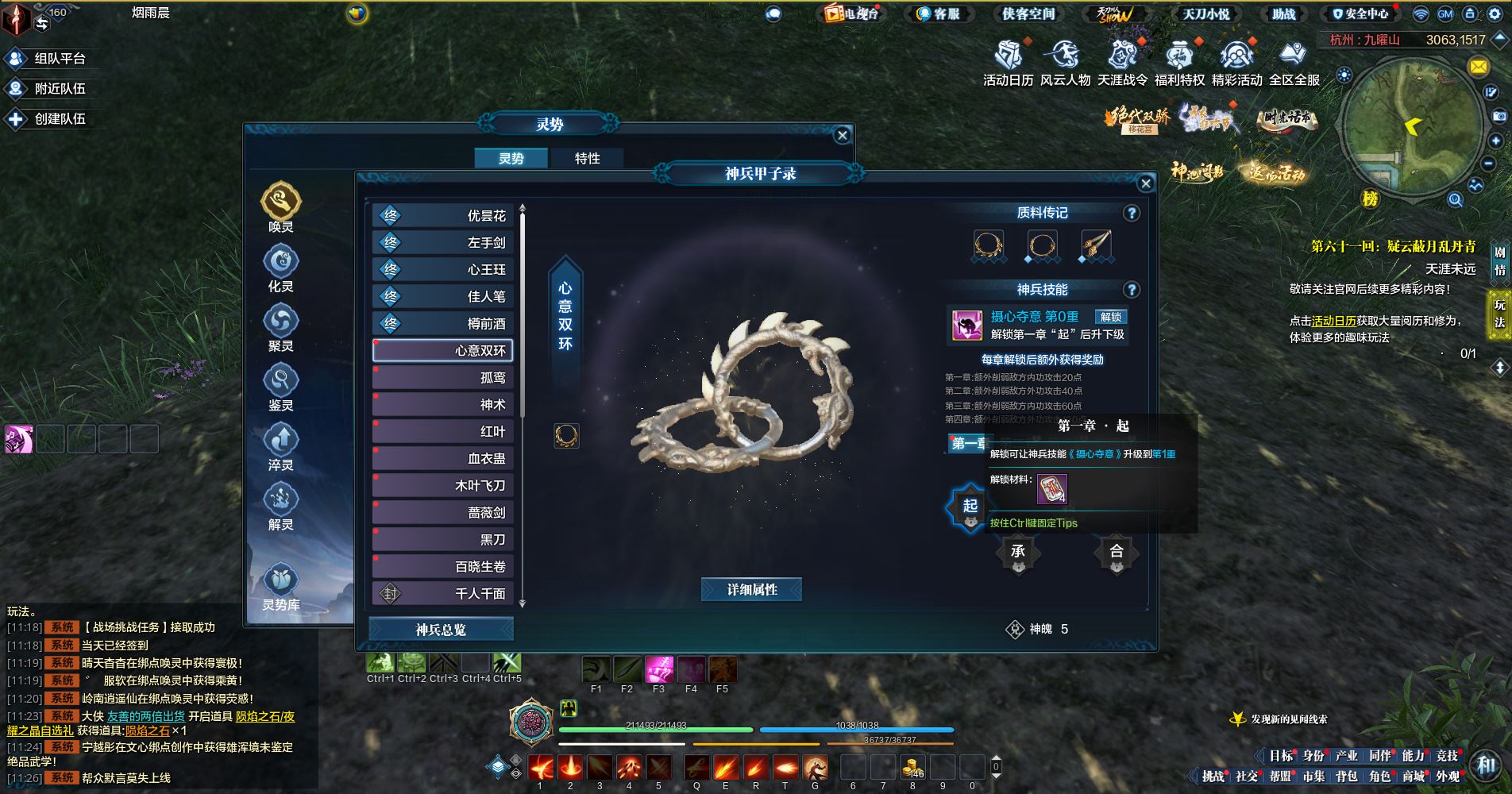This screenshot has height=794, width=1512.
Task: Open the 背包 bag menu
Action: [x=1346, y=776]
